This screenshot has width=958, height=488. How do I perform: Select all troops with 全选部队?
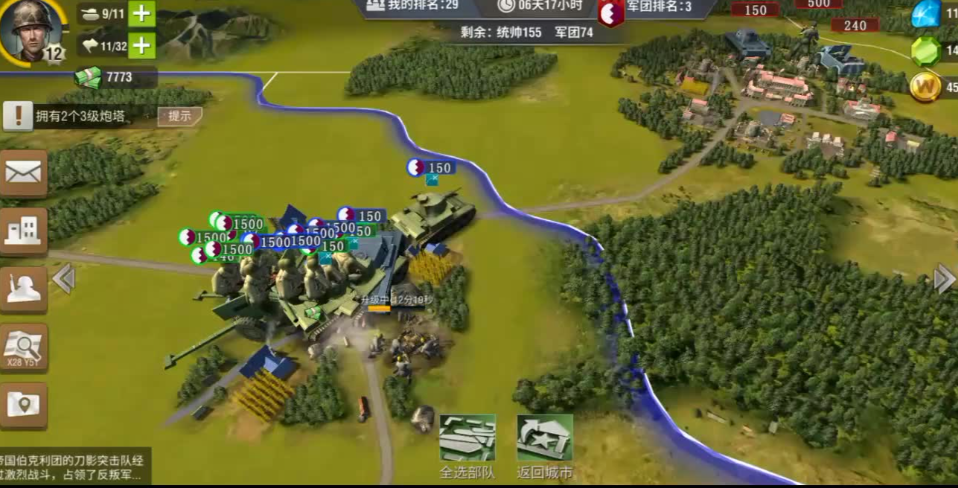point(467,440)
